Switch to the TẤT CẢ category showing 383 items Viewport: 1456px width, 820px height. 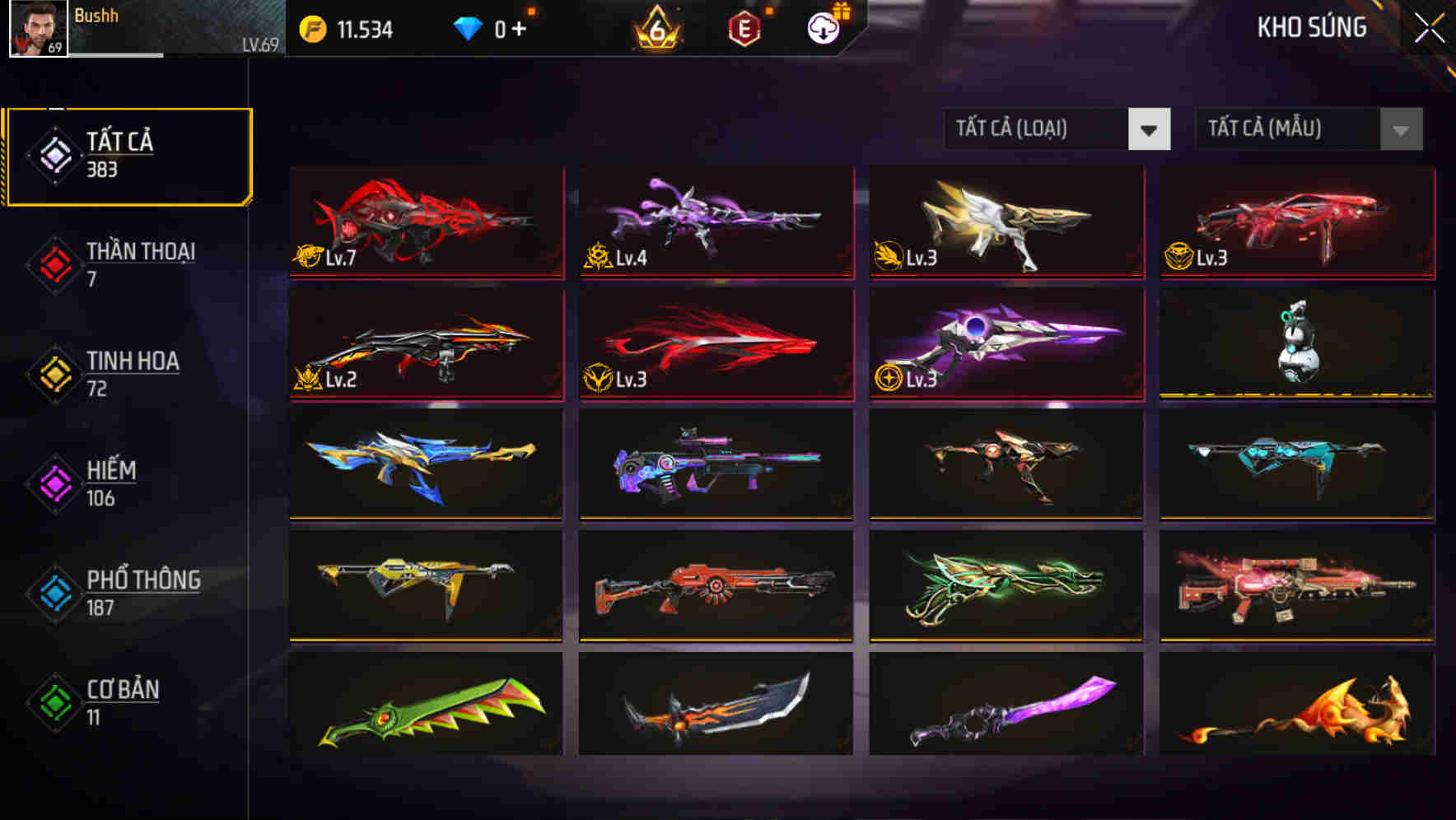128,154
